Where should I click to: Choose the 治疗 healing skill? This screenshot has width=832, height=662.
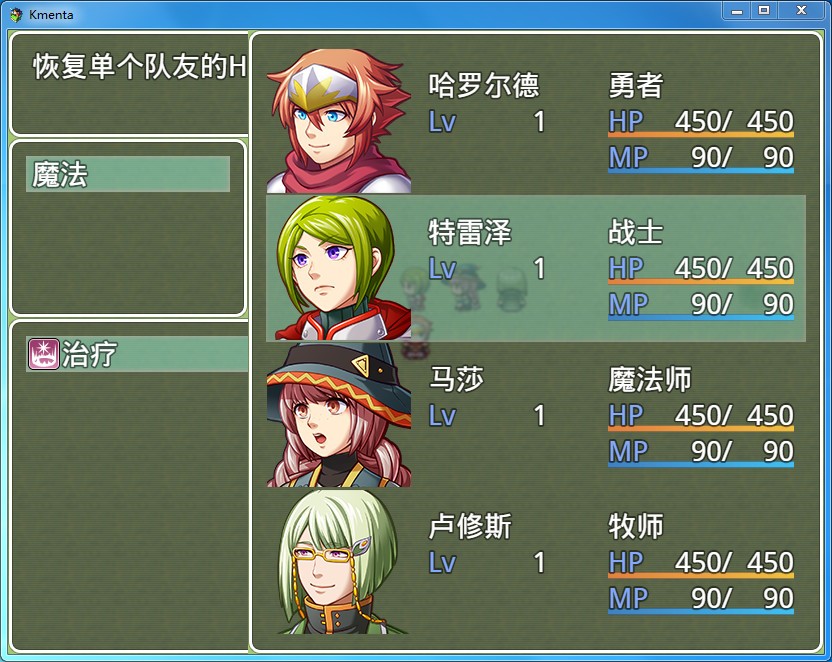(x=137, y=354)
